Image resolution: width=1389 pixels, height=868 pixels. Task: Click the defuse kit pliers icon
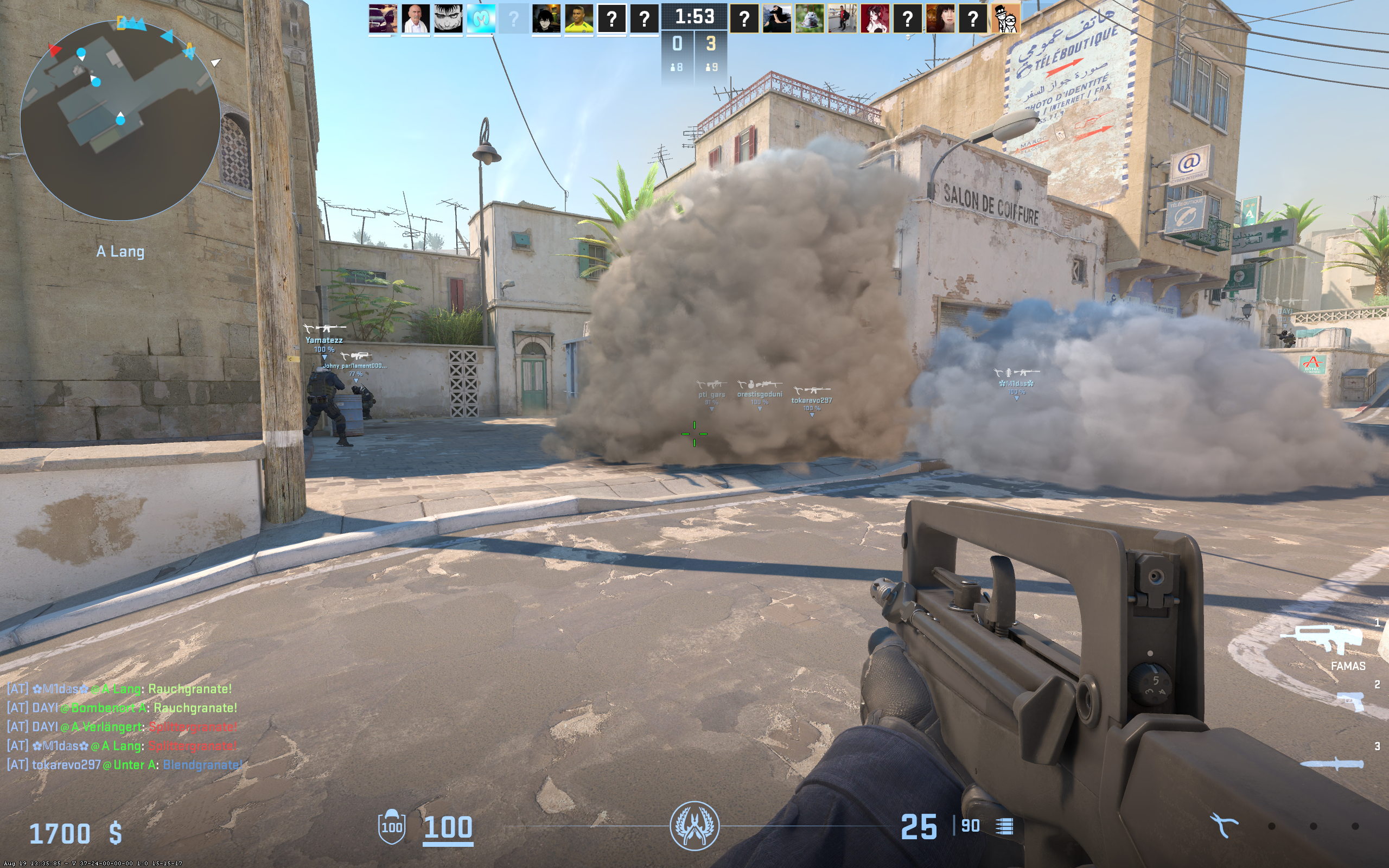click(x=1224, y=826)
